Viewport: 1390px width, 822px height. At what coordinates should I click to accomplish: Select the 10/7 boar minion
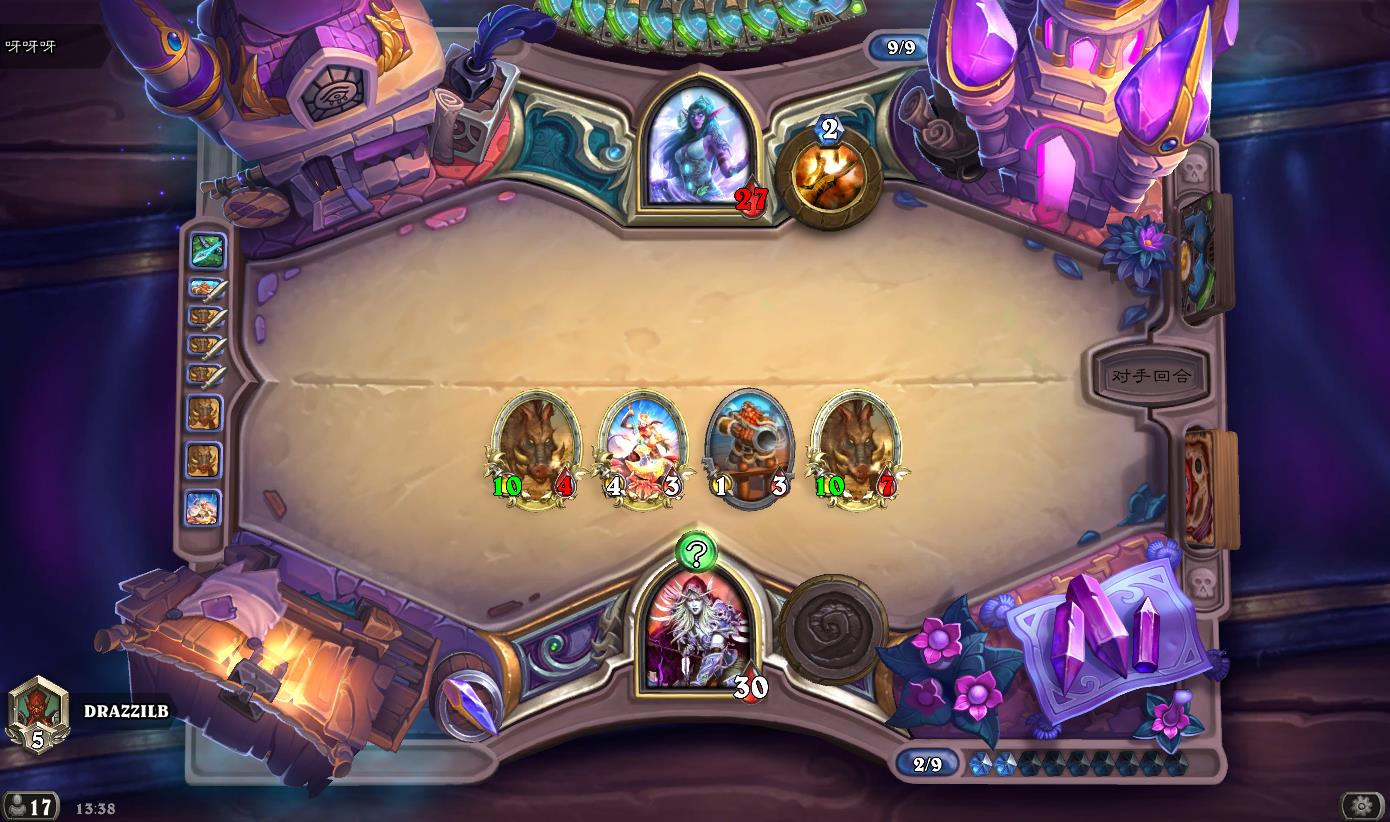click(x=855, y=447)
